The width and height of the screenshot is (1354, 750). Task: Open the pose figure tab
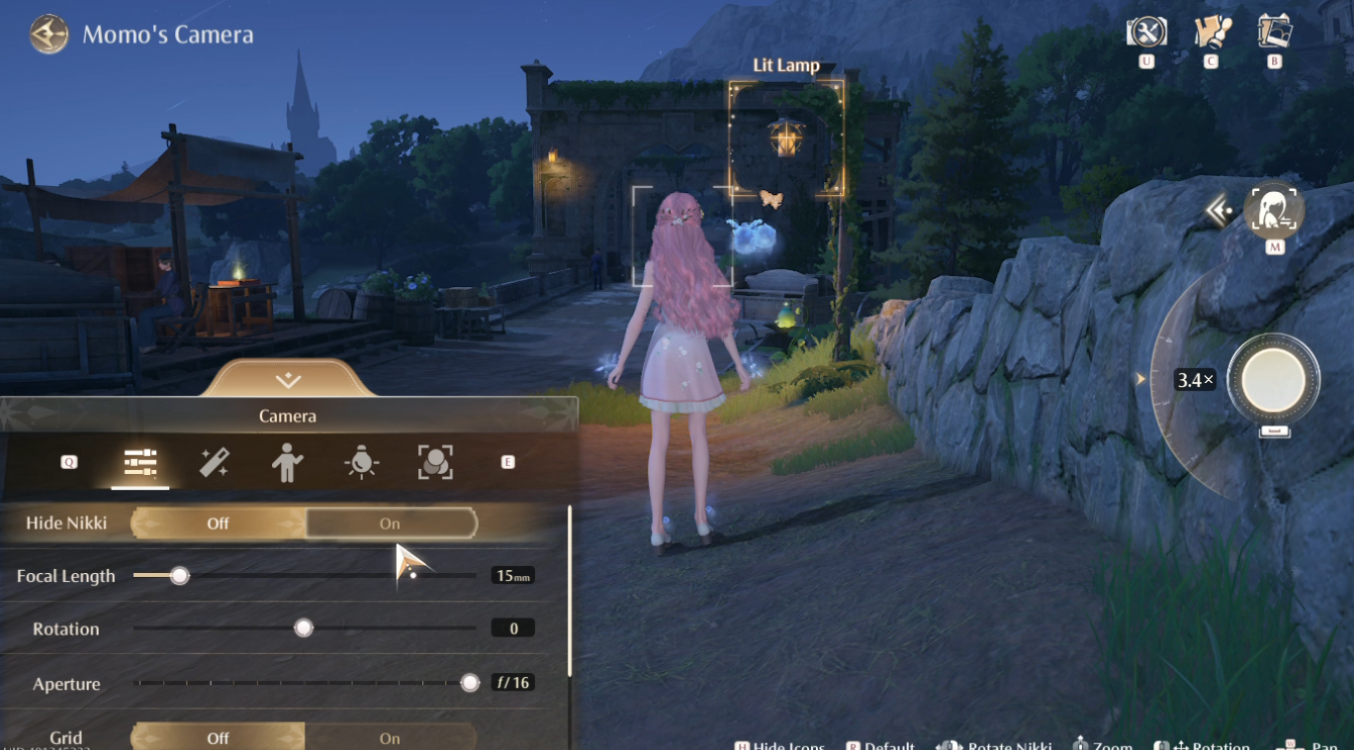click(x=287, y=462)
